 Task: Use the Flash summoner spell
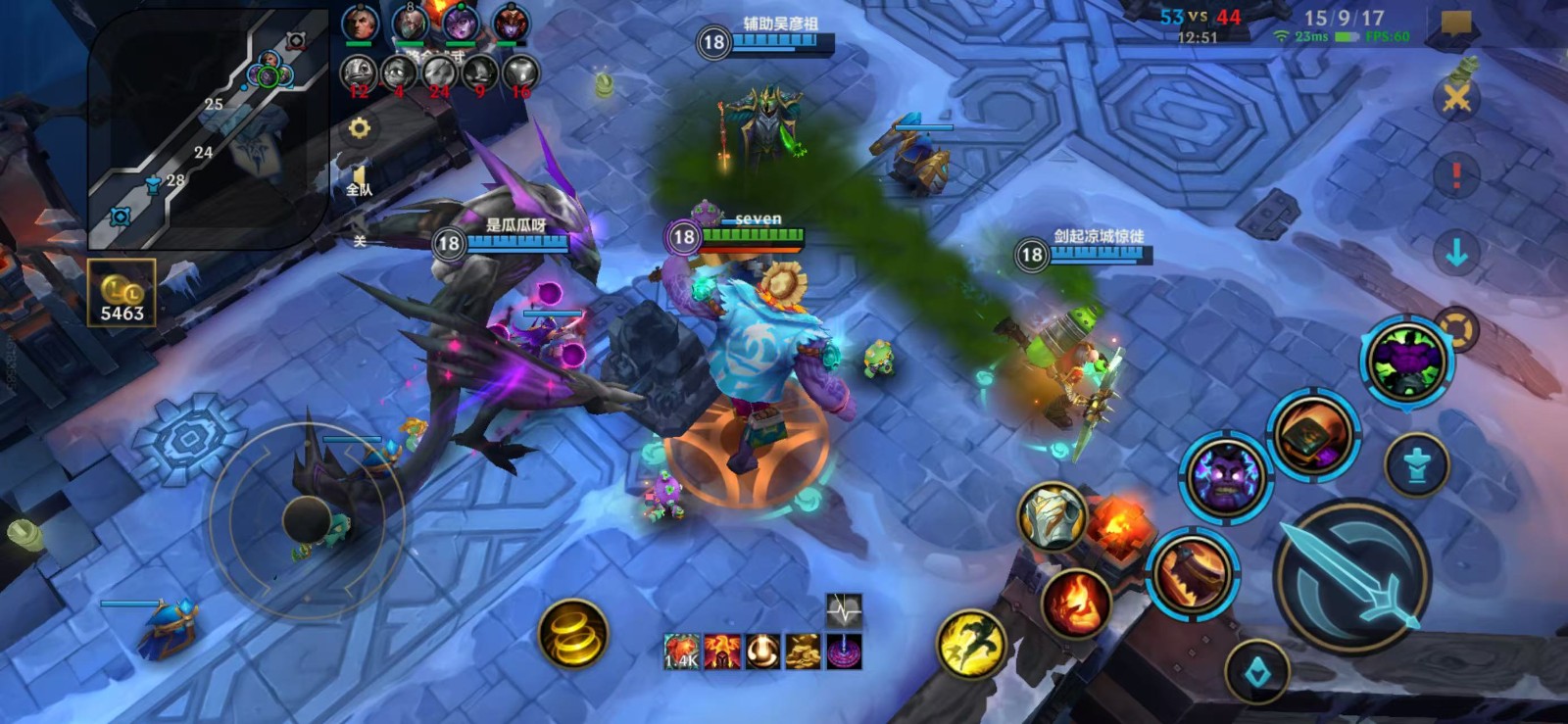971,644
